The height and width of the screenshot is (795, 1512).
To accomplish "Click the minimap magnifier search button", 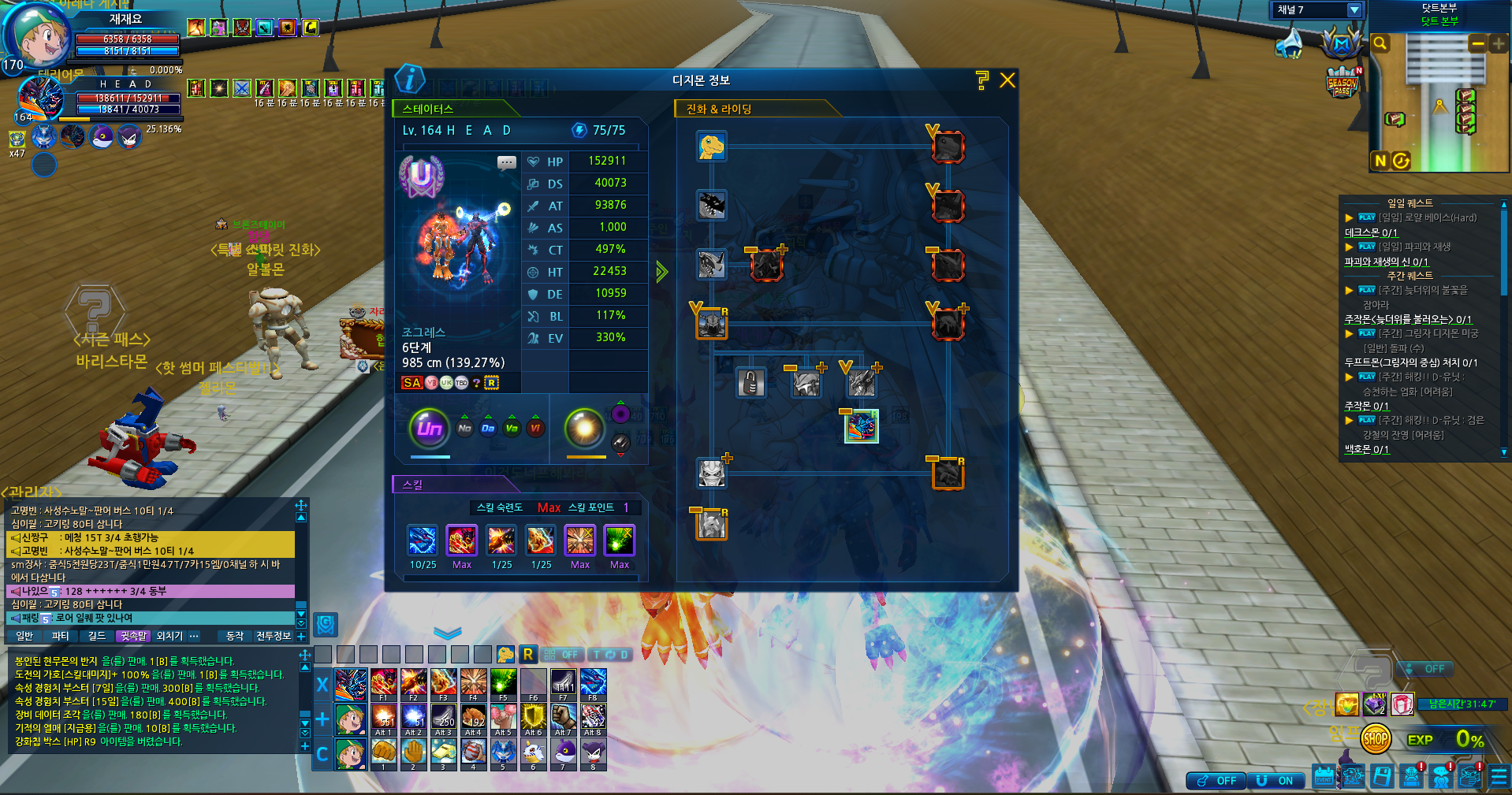I will [1380, 43].
